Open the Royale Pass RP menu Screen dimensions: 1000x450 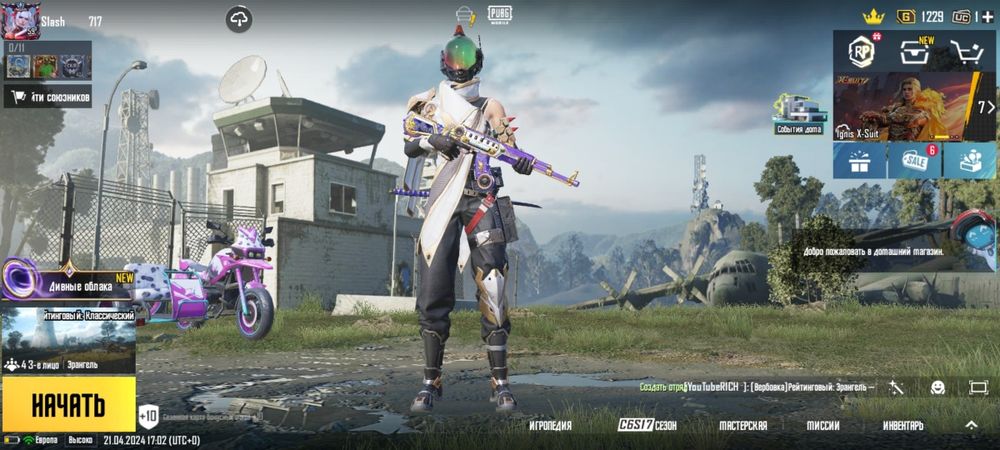click(x=860, y=52)
